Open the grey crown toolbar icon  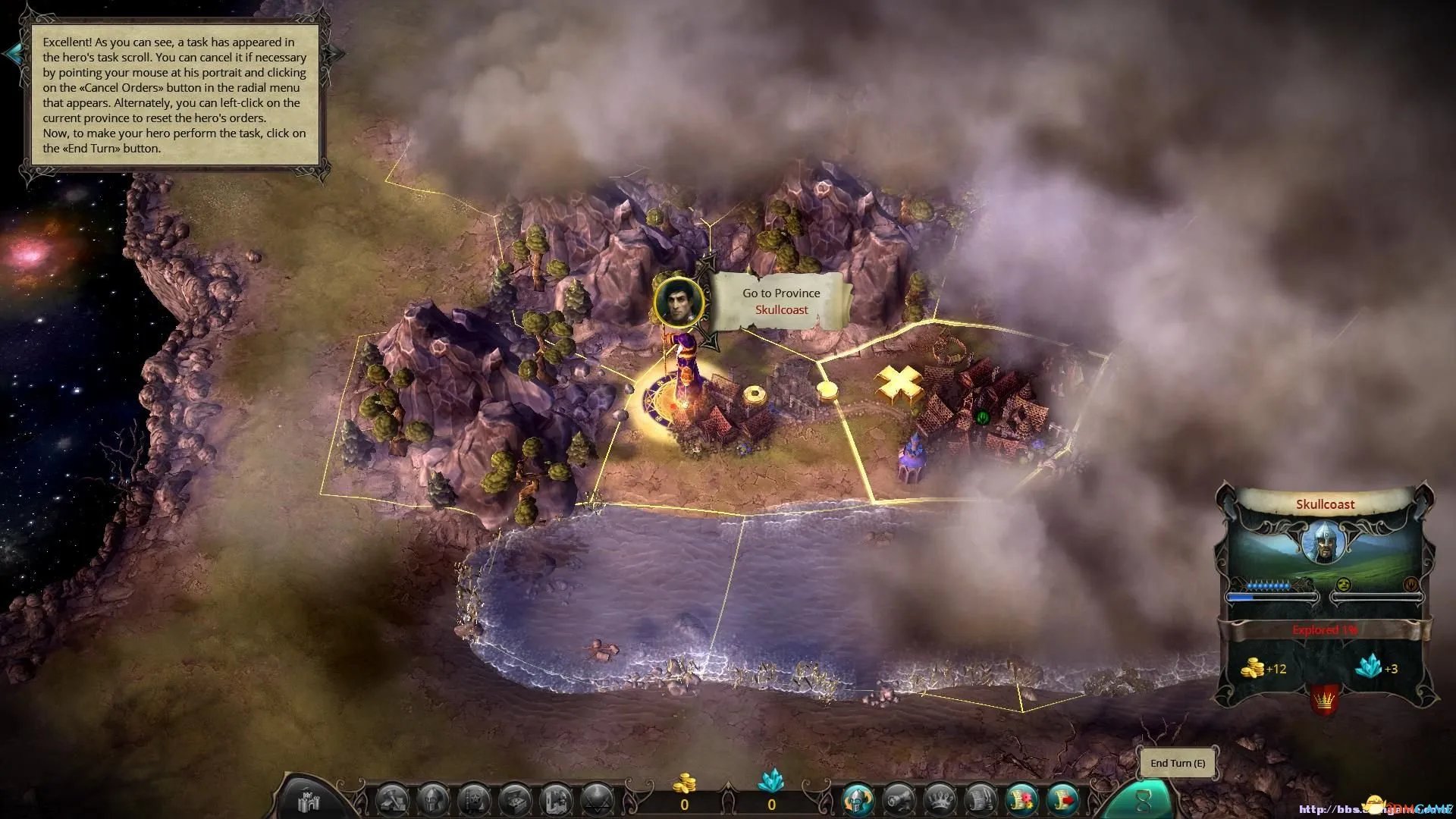[x=940, y=801]
